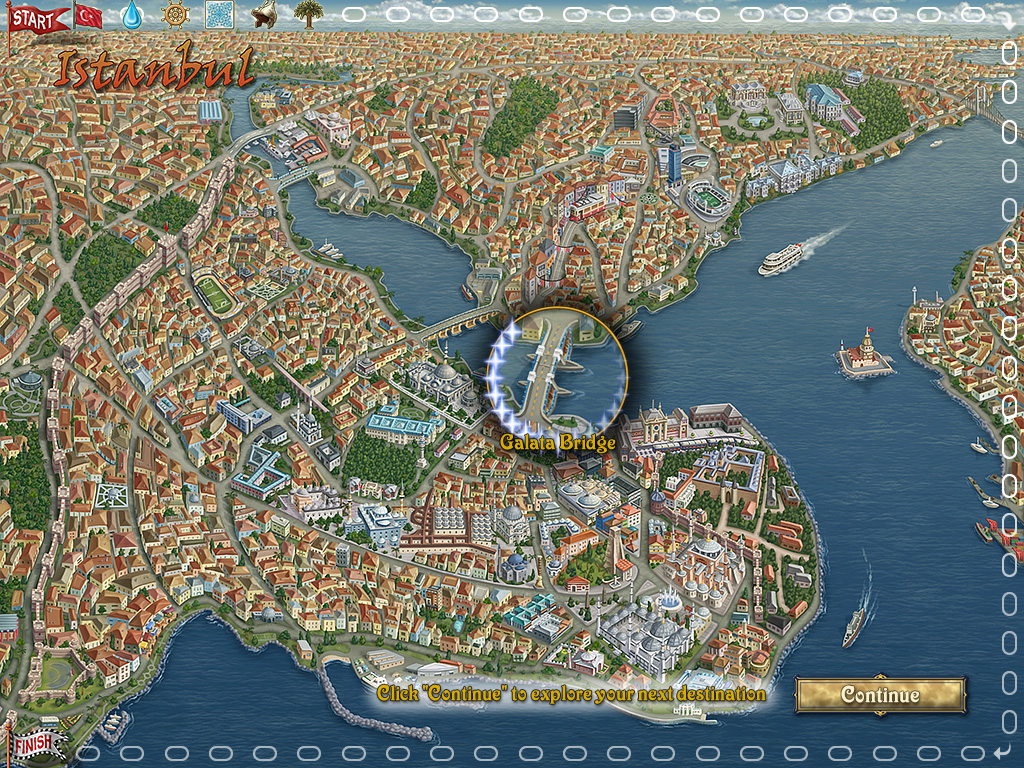Choose the ship's wheel icon
This screenshot has width=1024, height=768.
point(175,15)
